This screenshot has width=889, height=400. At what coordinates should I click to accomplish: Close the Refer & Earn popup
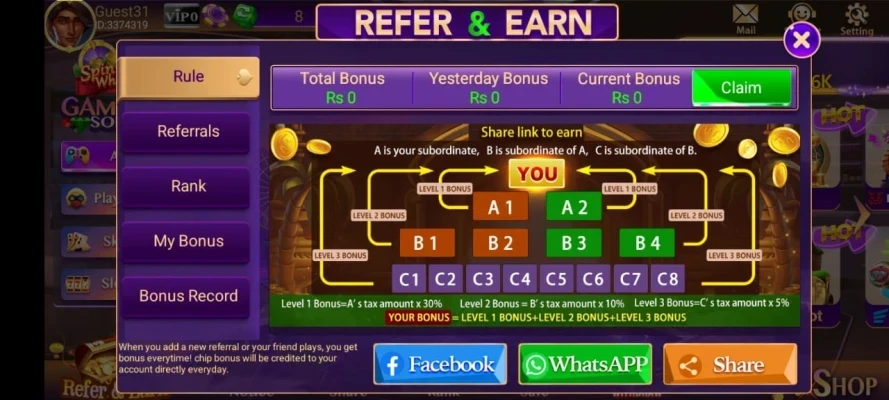tap(801, 40)
